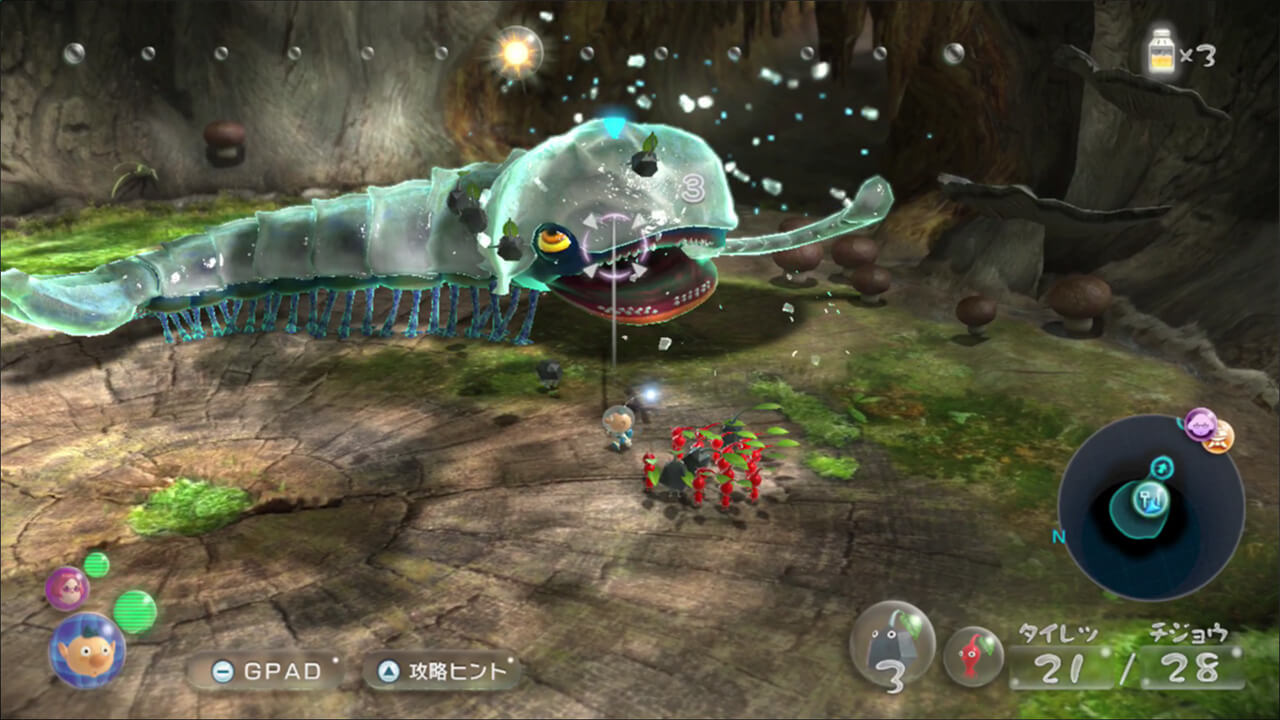Select the Rock Pikmin squad bubble
This screenshot has height=720, width=1280.
tap(892, 645)
